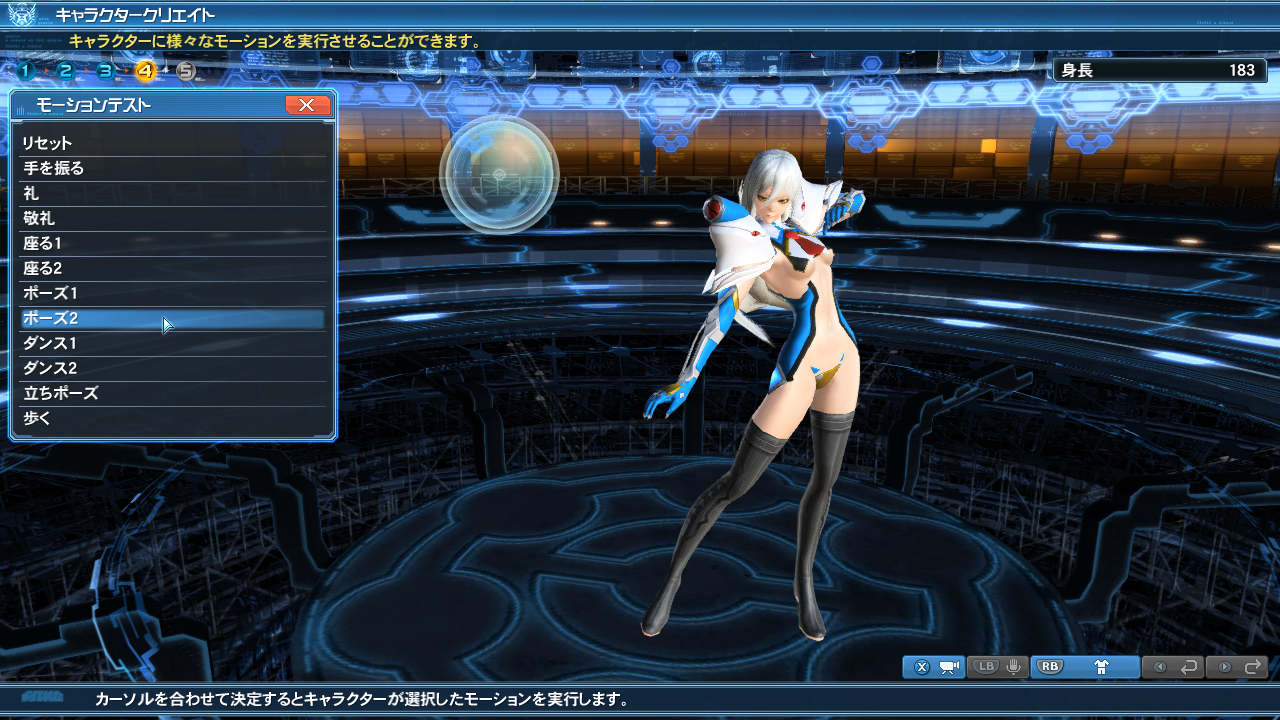Click the redo arrow icon in bottom toolbar
This screenshot has width=1280, height=720.
(1254, 667)
